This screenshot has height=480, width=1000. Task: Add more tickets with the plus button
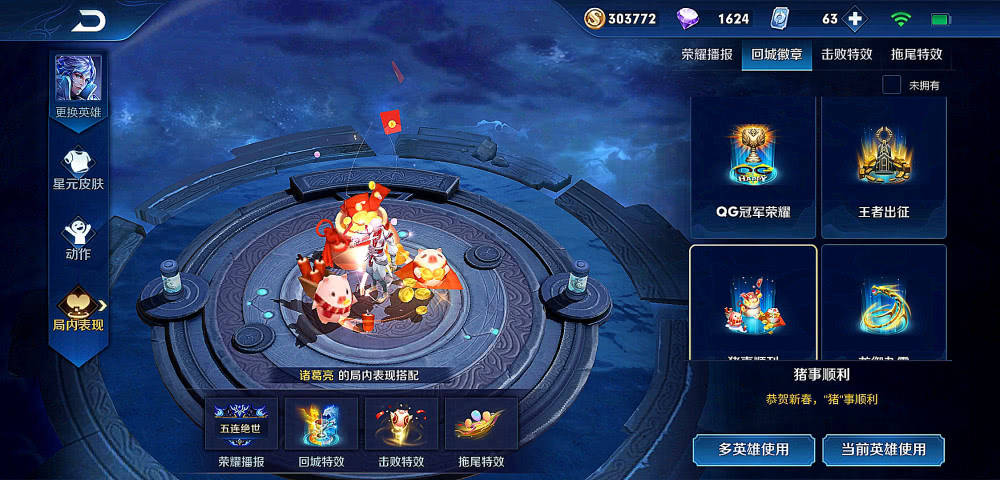(x=854, y=19)
